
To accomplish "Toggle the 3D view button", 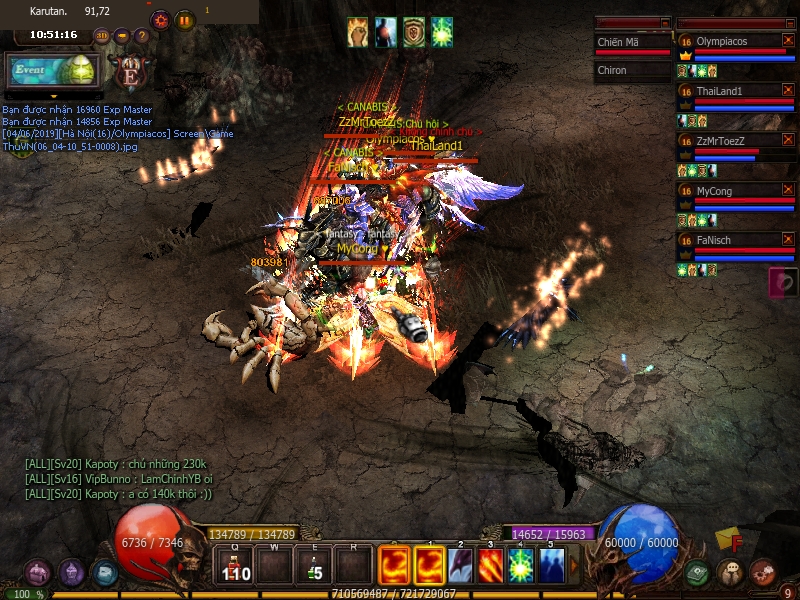I will pyautogui.click(x=102, y=36).
